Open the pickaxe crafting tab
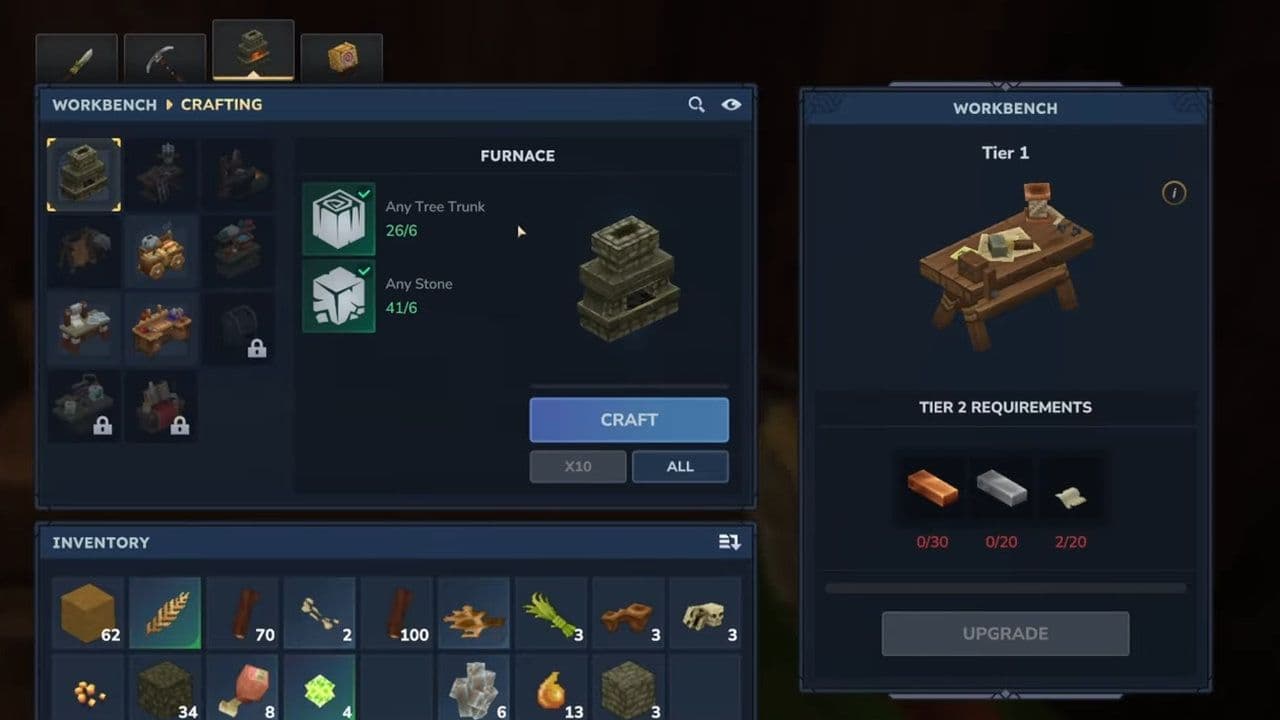The width and height of the screenshot is (1280, 720). [164, 55]
